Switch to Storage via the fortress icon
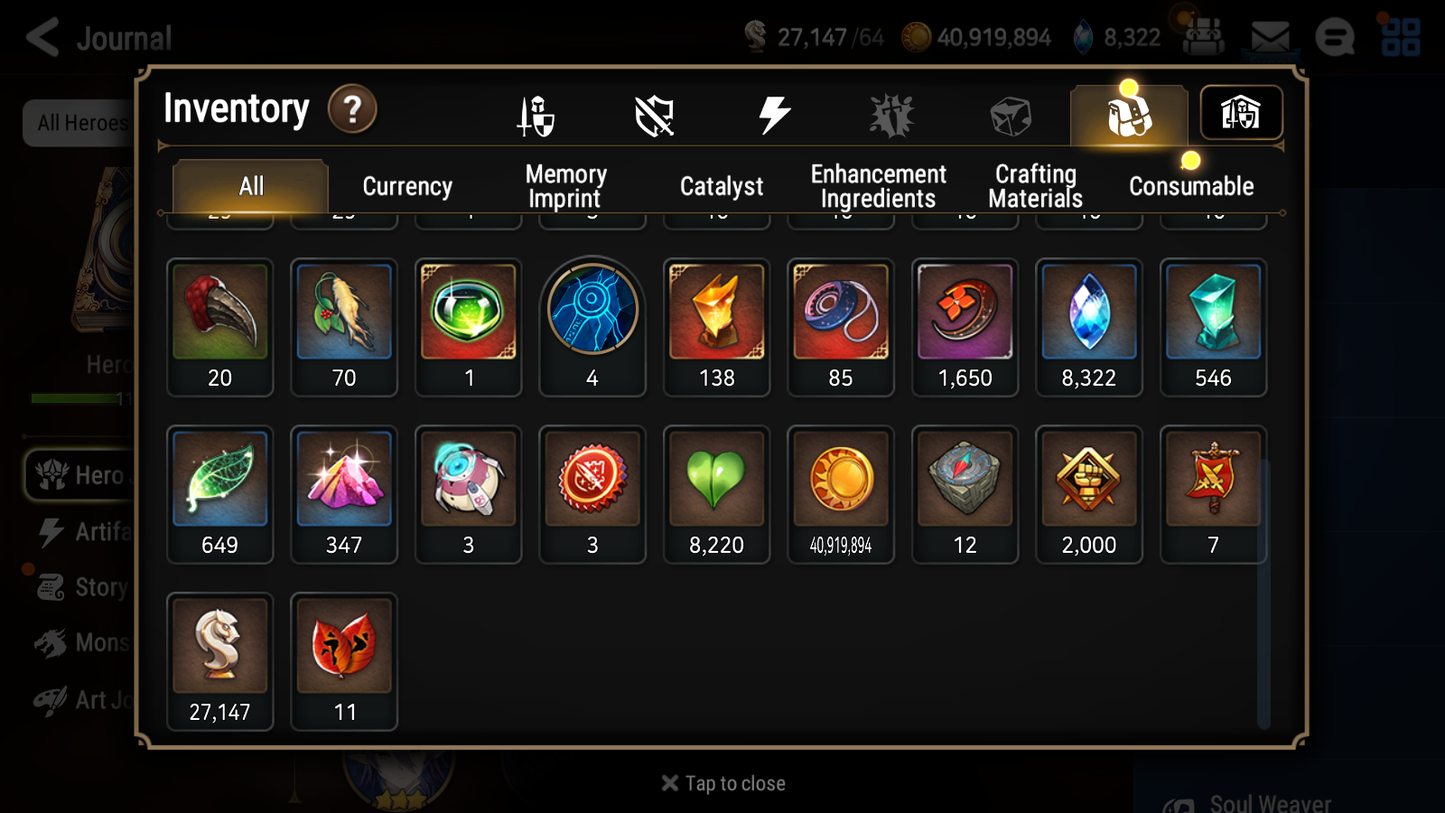 (1240, 113)
